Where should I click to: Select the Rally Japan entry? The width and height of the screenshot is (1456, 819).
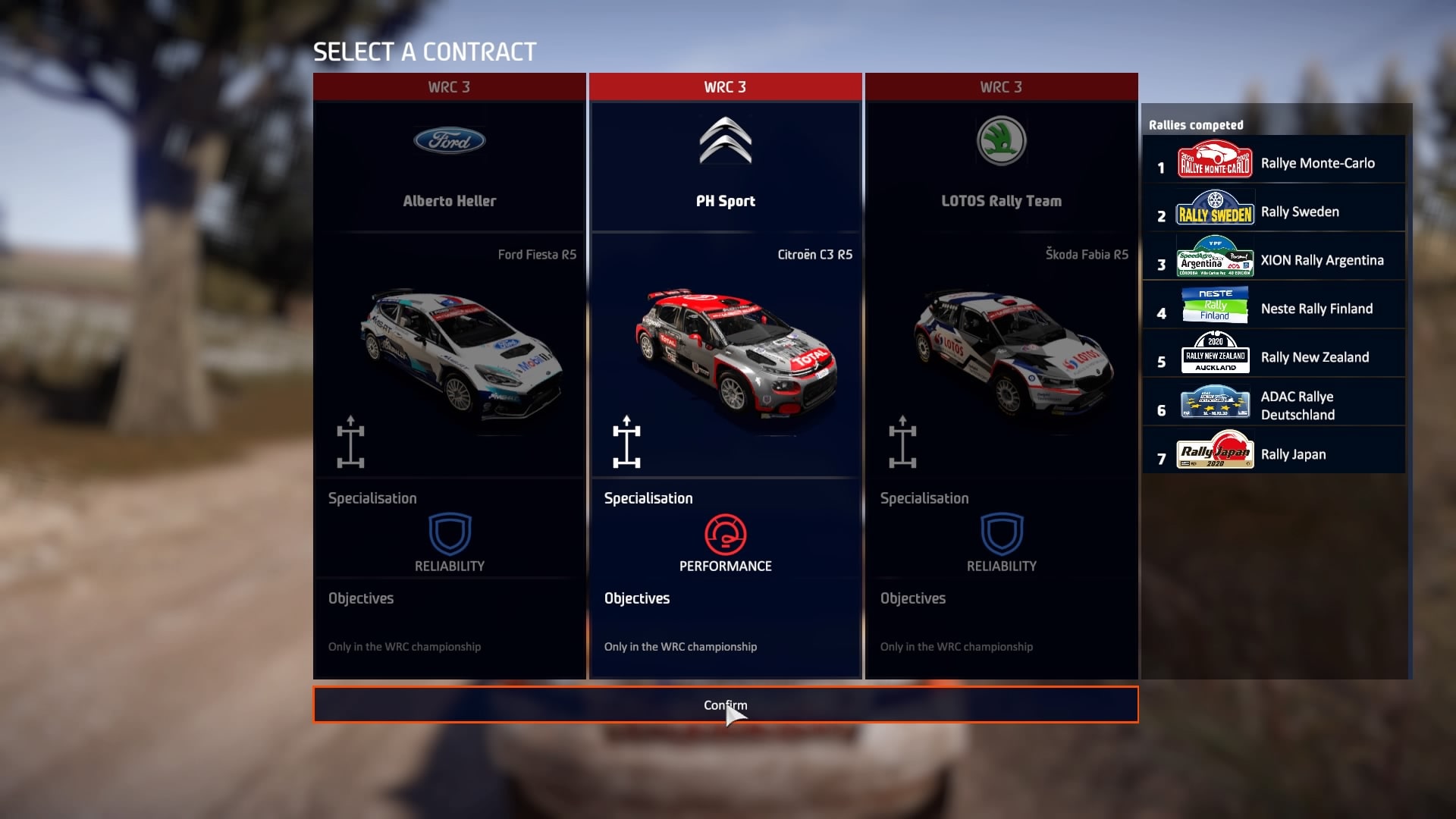[x=1274, y=454]
